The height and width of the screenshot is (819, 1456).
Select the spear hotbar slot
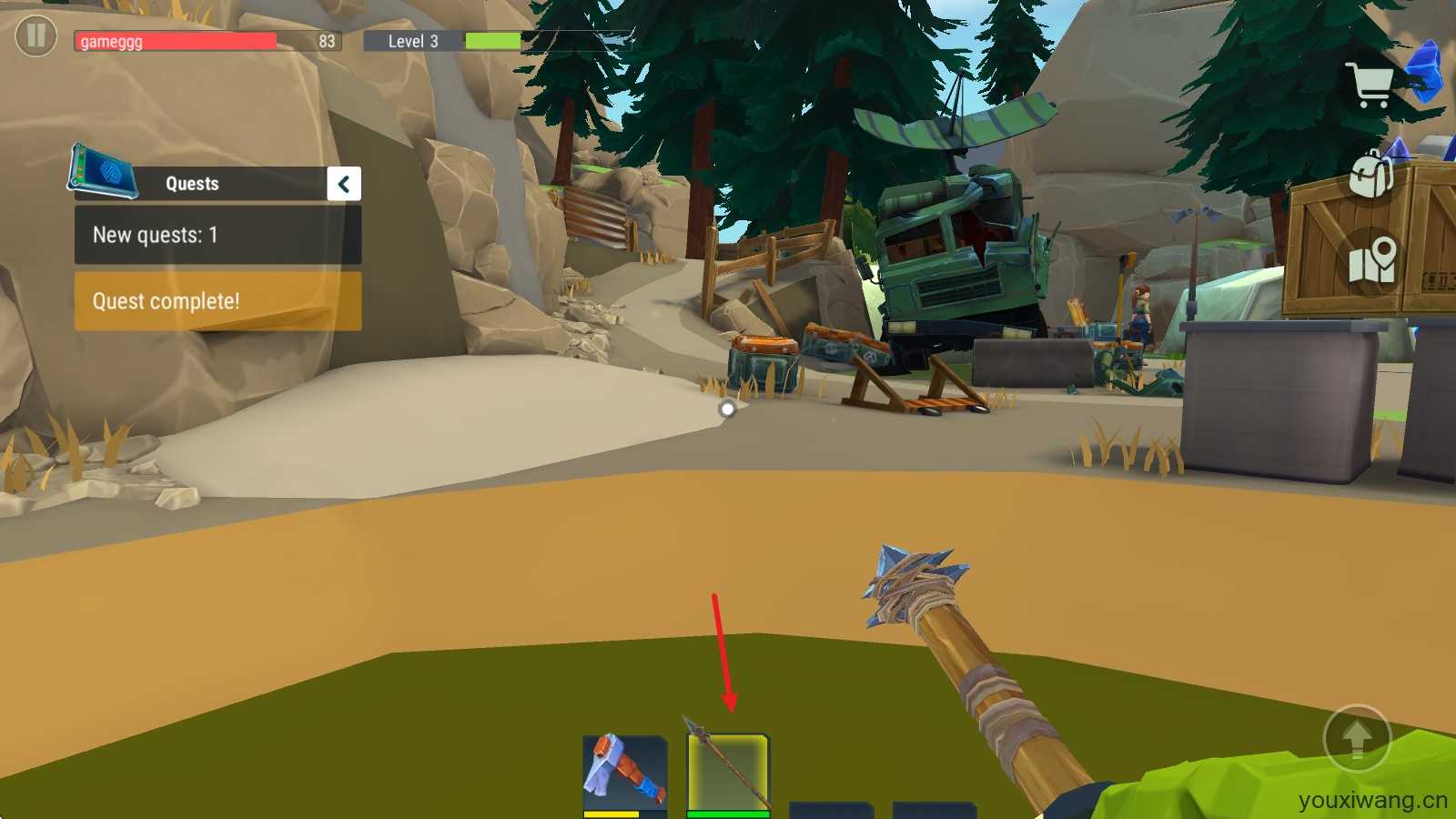(728, 772)
